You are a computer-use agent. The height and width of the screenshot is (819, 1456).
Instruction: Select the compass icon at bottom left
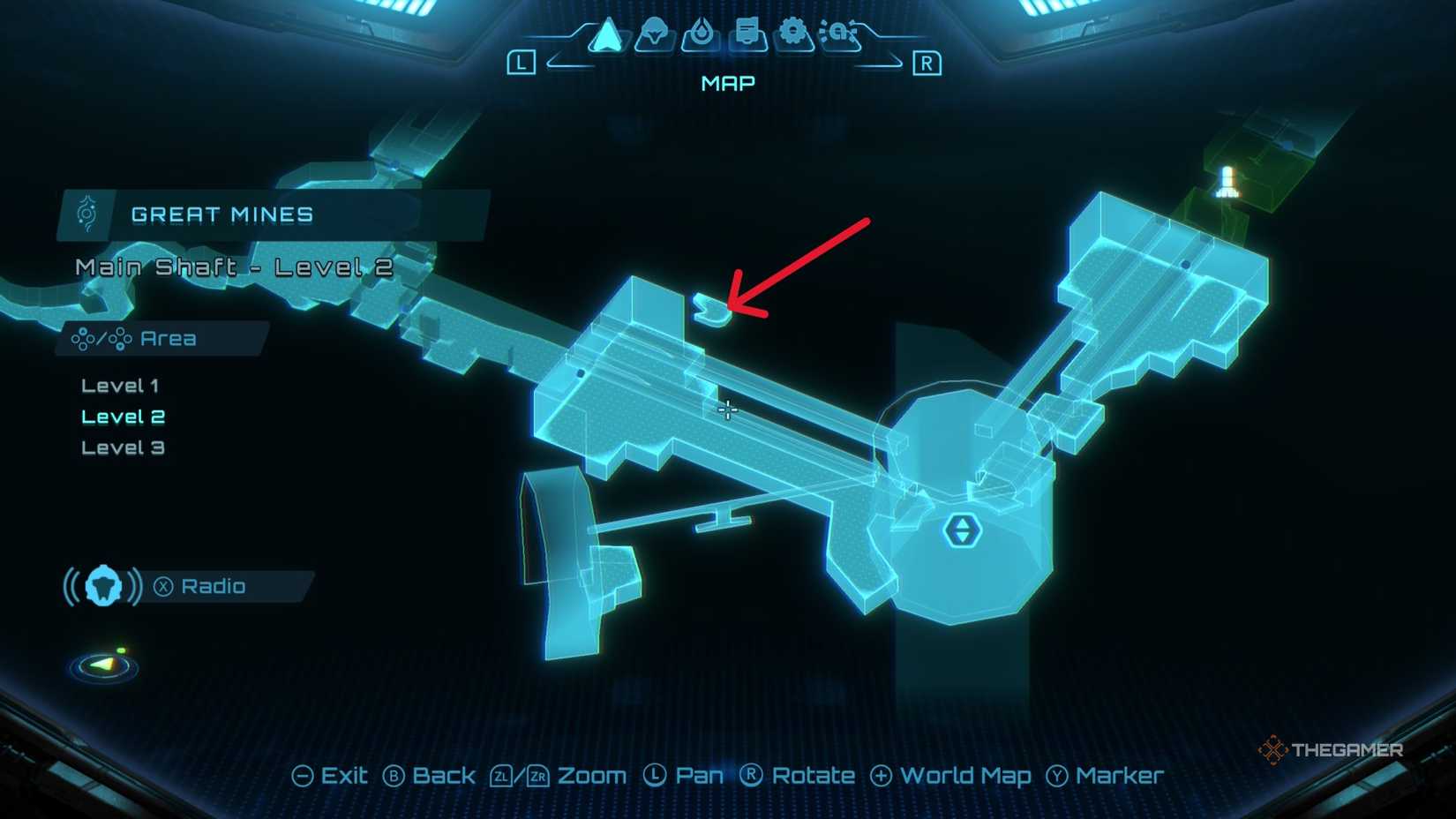tap(103, 667)
